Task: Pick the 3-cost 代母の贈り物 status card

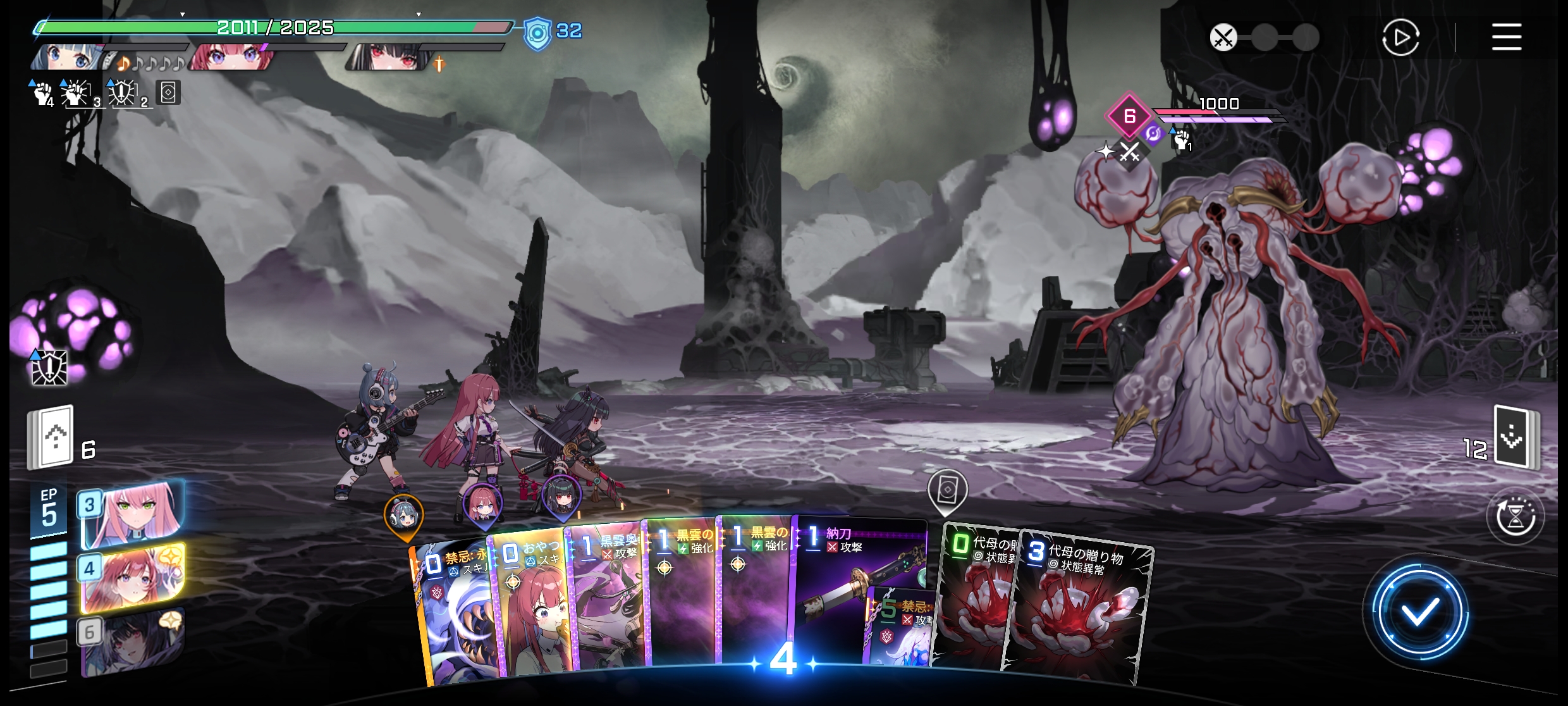Action: click(1081, 607)
